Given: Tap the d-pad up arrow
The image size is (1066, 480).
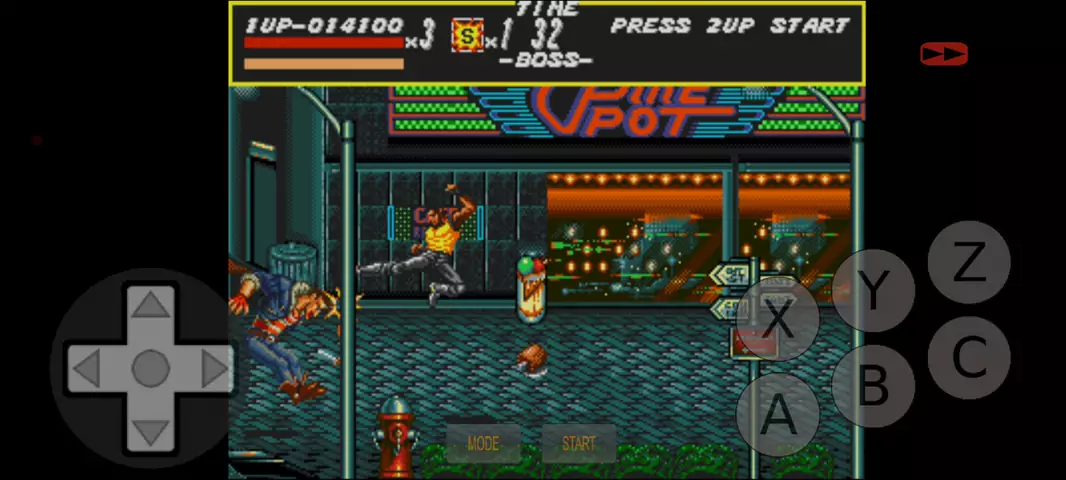Looking at the screenshot, I should click(150, 303).
